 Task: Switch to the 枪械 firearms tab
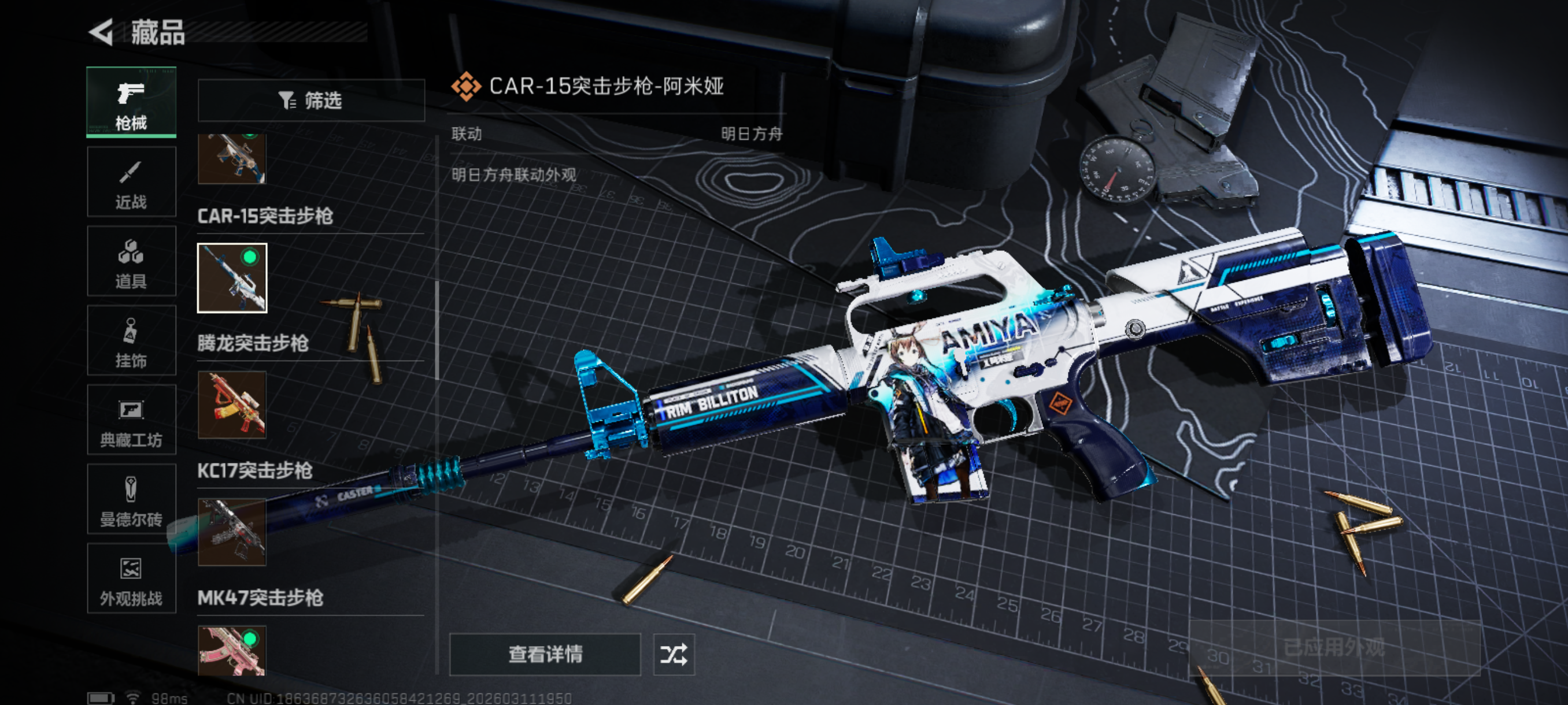pos(131,102)
